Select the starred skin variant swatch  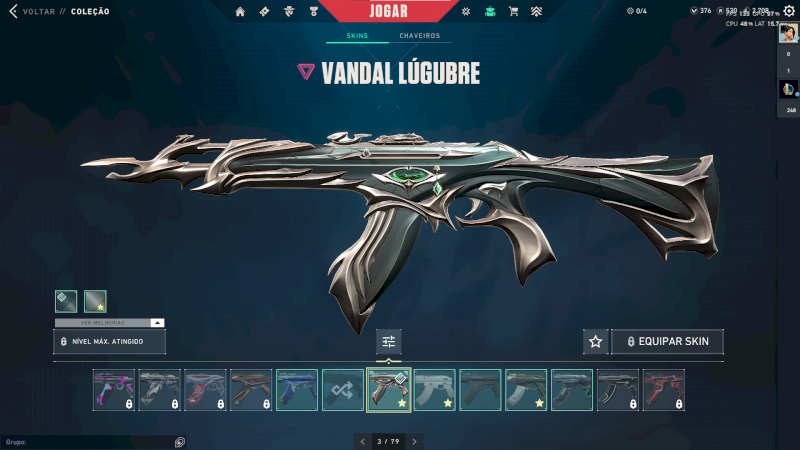tap(95, 301)
